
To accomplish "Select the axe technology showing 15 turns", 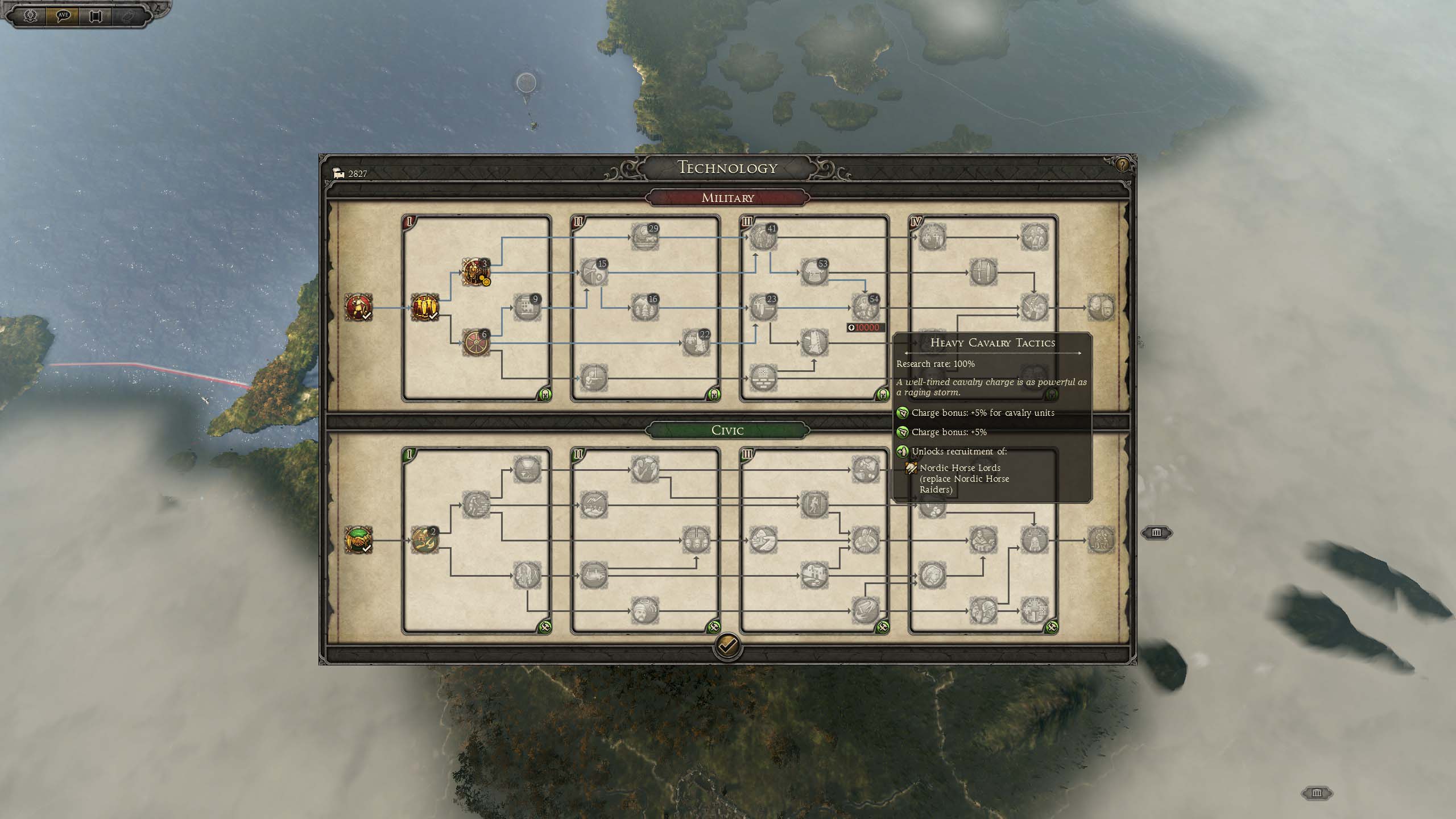I will click(x=593, y=273).
